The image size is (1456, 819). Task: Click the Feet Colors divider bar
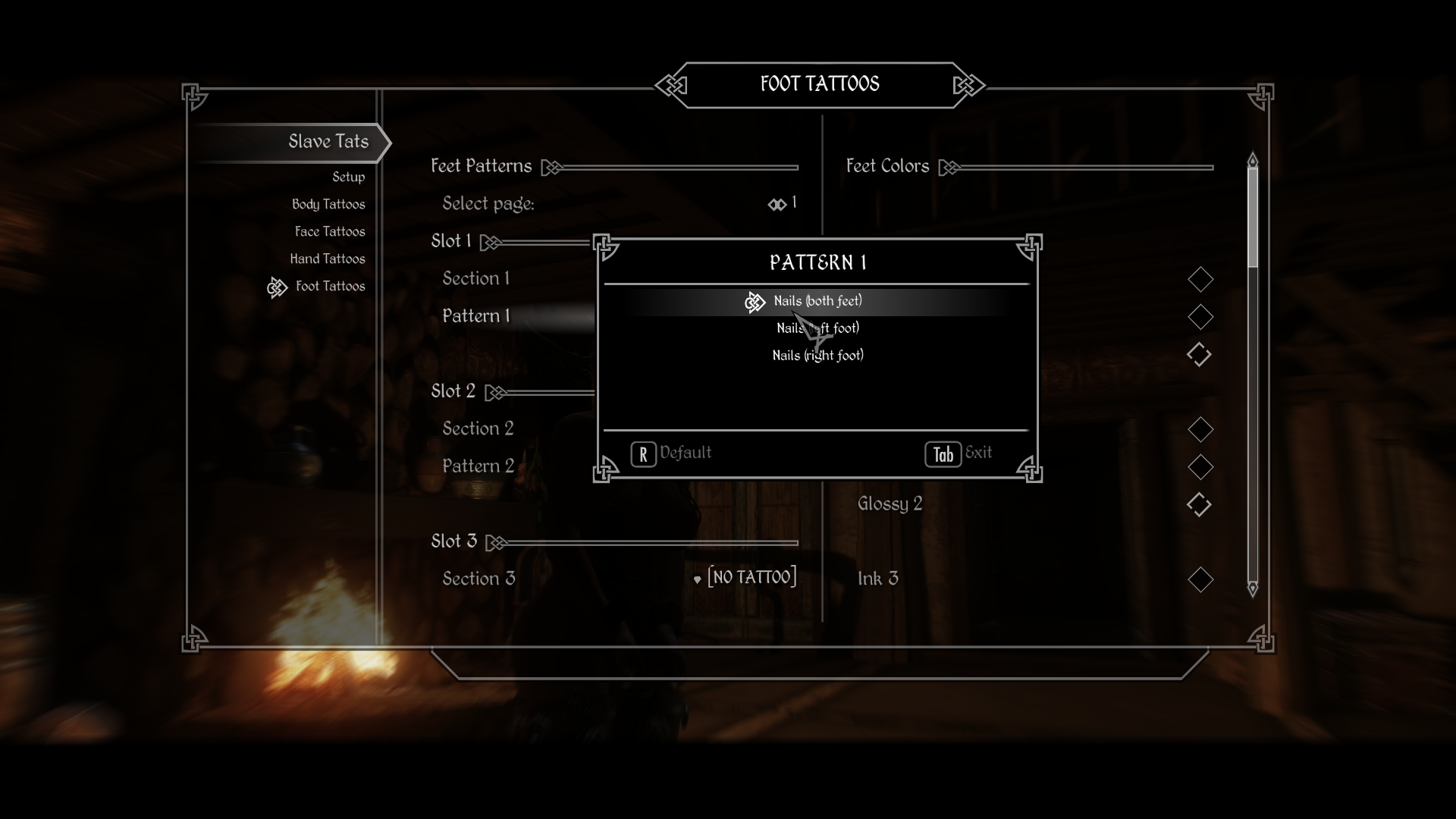(1084, 167)
